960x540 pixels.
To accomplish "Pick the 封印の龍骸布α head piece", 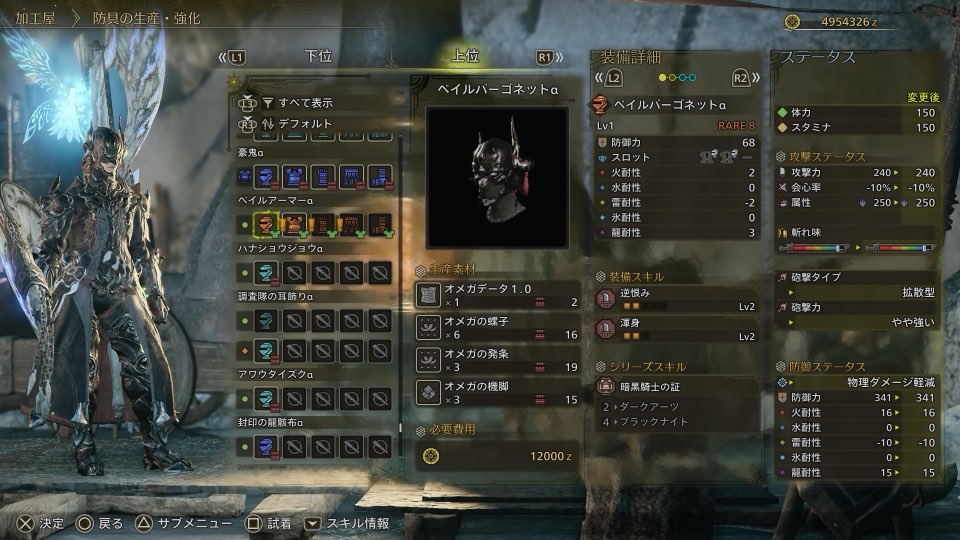I will point(266,446).
